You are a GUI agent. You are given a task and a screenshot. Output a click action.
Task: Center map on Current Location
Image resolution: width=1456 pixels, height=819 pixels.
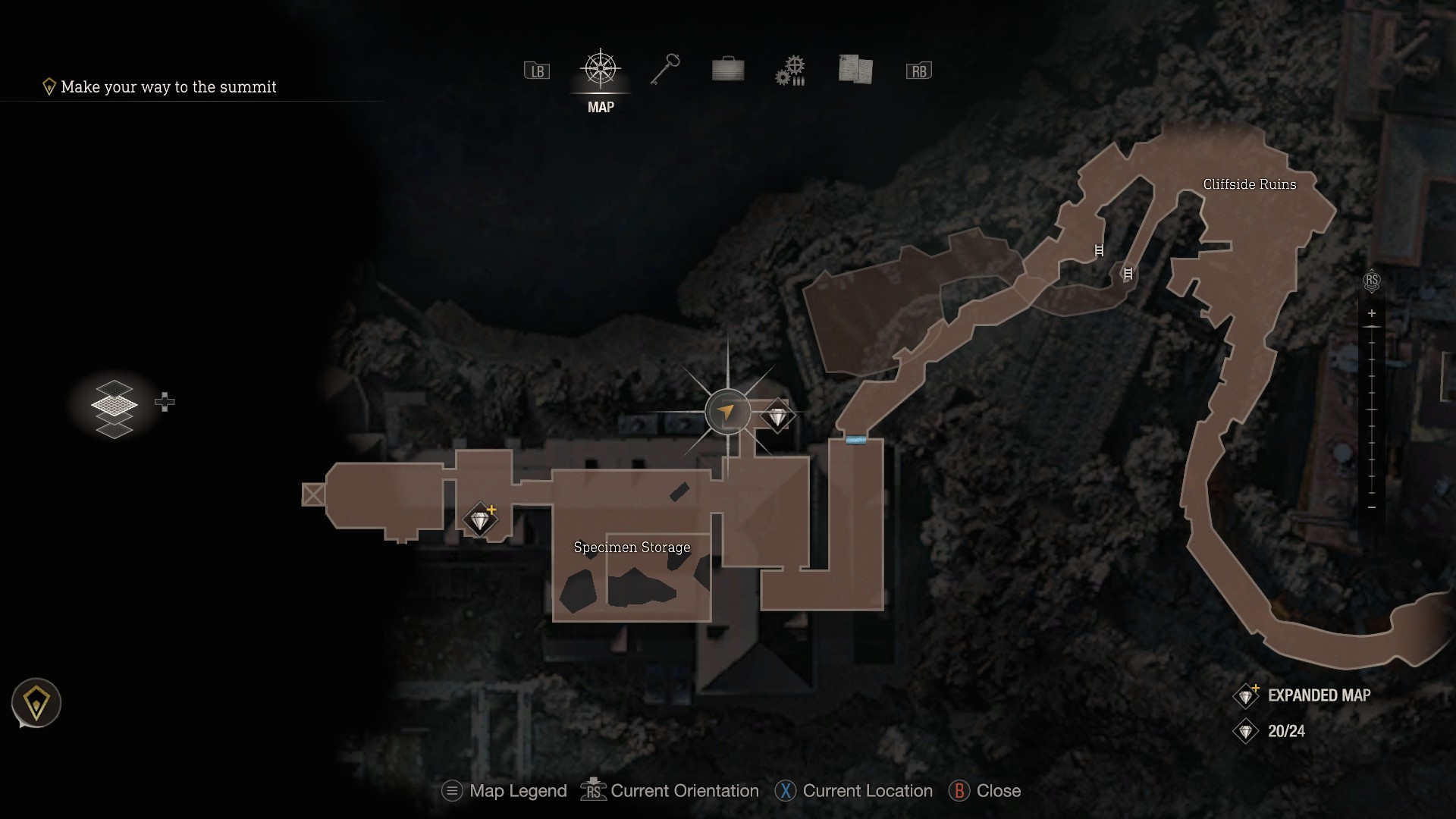click(854, 791)
